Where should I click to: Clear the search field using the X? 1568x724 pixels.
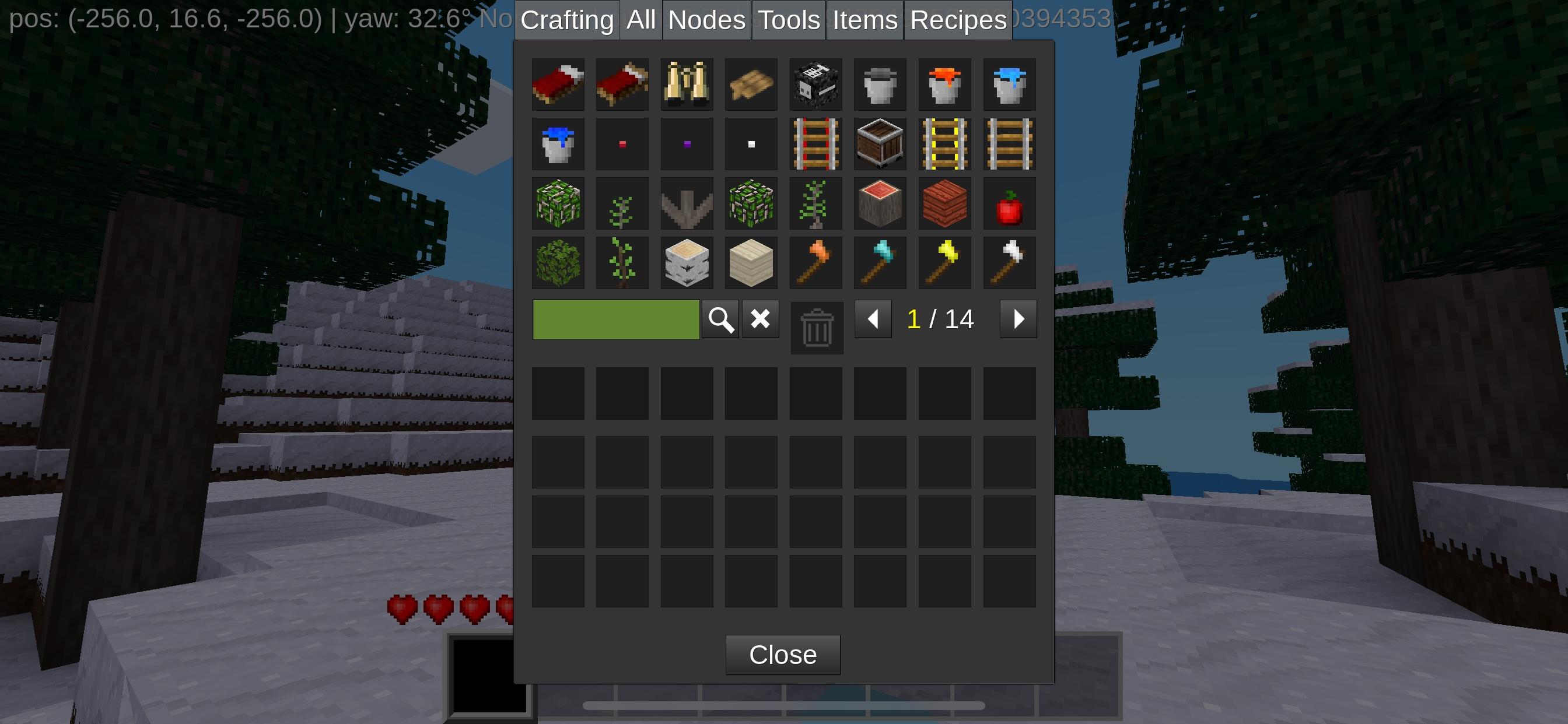tap(759, 319)
